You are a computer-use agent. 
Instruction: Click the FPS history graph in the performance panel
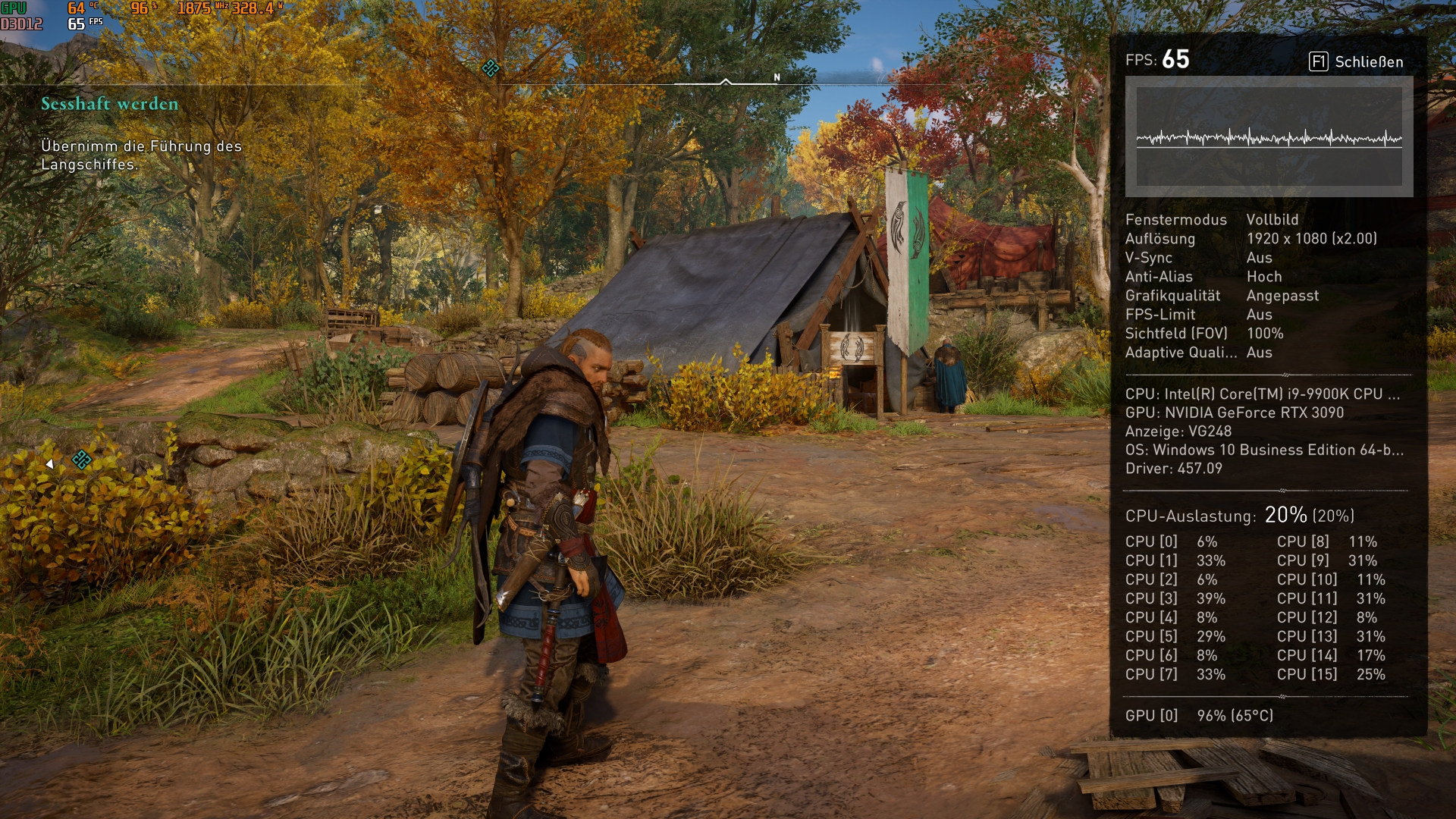coord(1269,137)
